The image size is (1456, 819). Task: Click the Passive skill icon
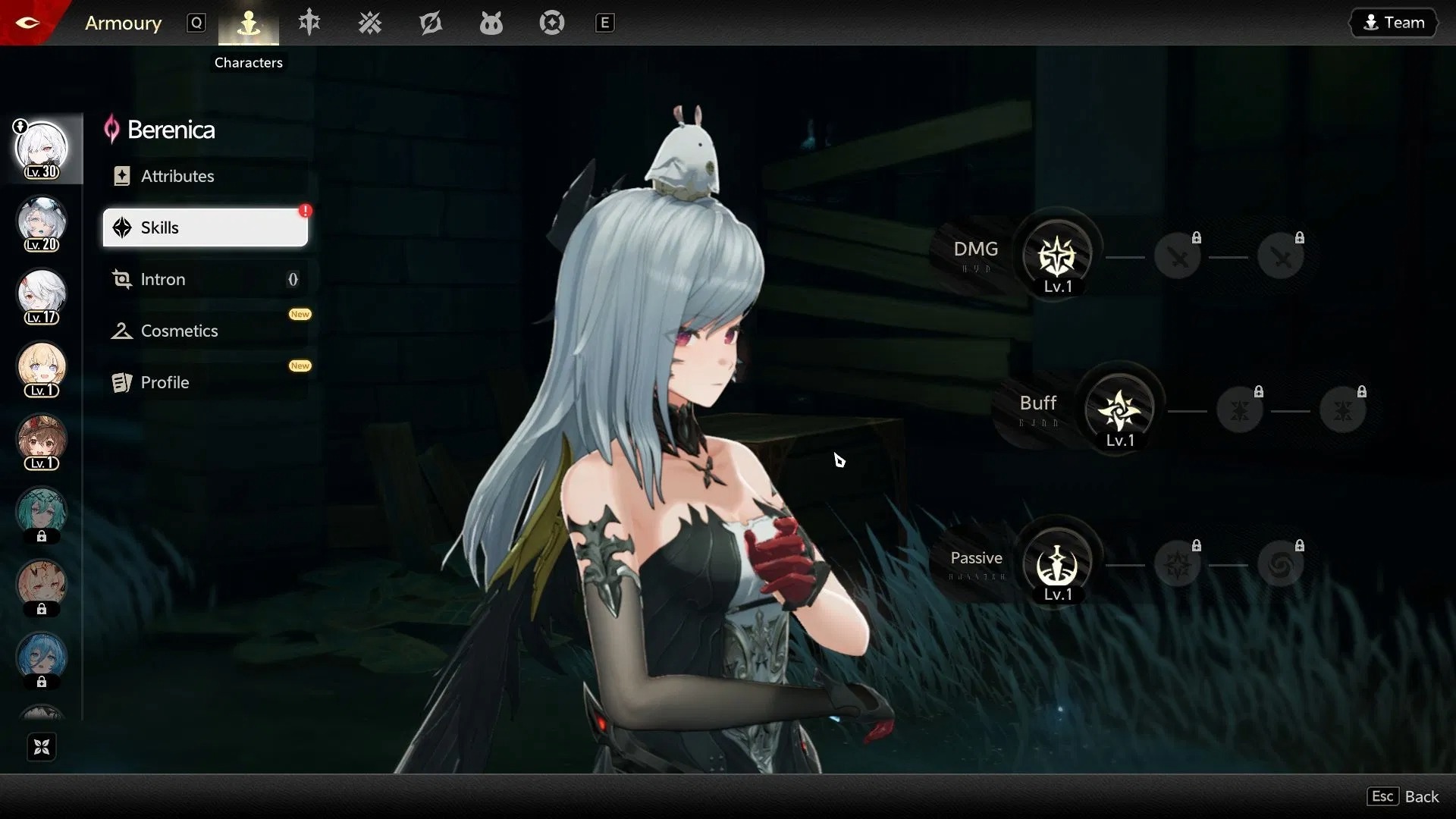point(1056,563)
